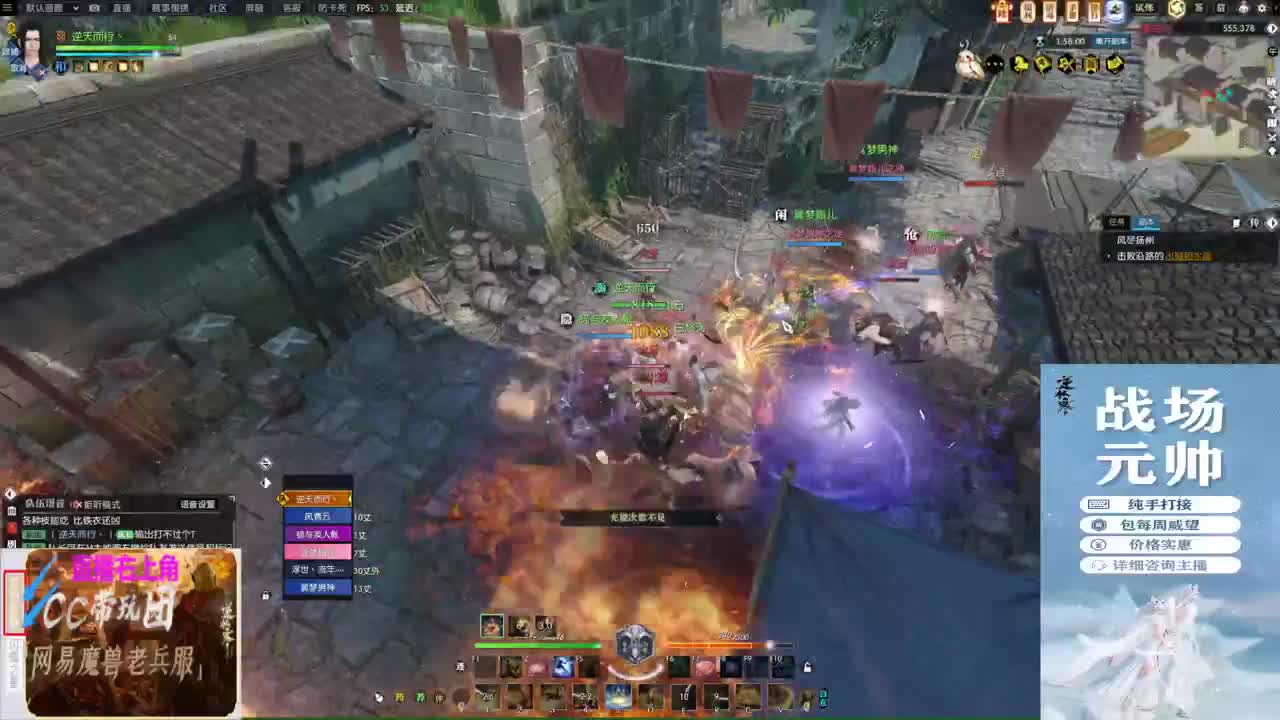Open 语音设置 in the voice panel
The width and height of the screenshot is (1280, 720).
click(x=198, y=504)
